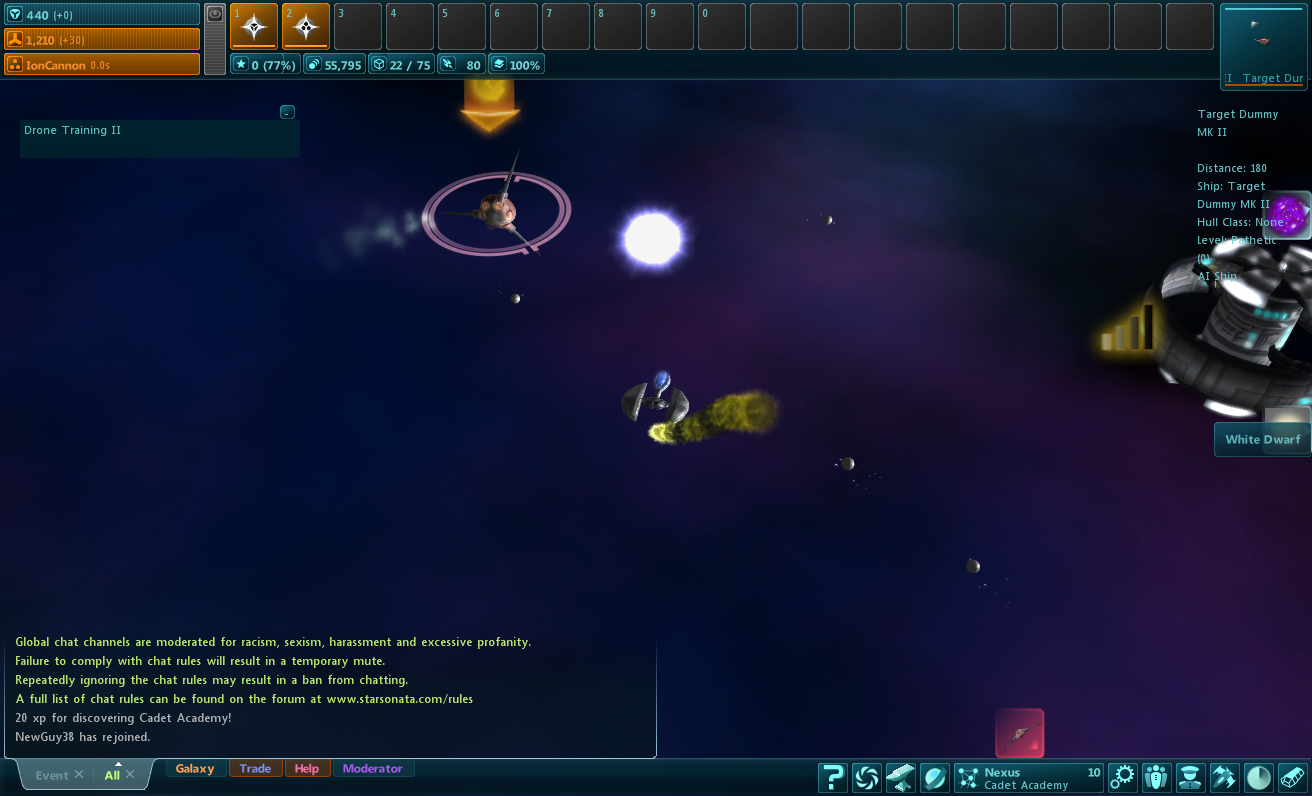
Task: Open the Moderator chat channel
Action: click(372, 769)
